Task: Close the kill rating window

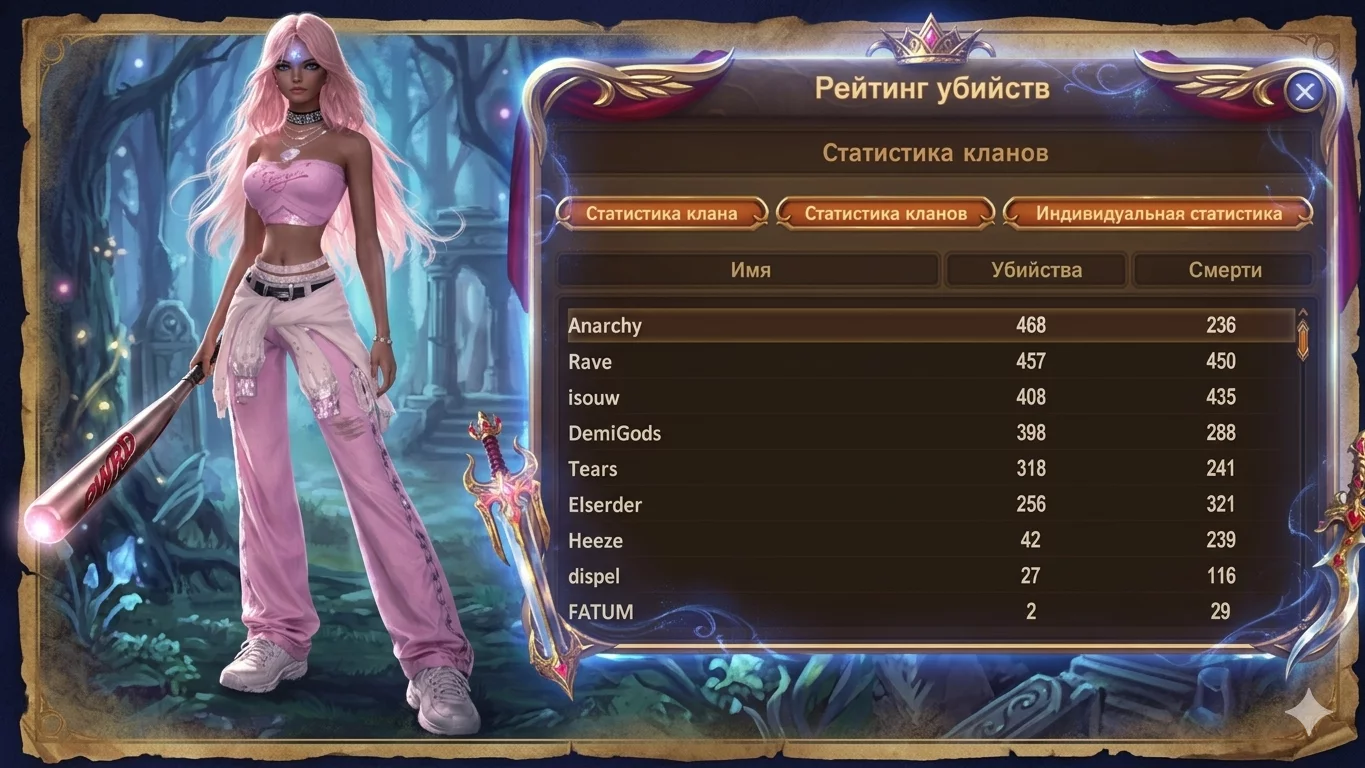Action: click(1304, 93)
